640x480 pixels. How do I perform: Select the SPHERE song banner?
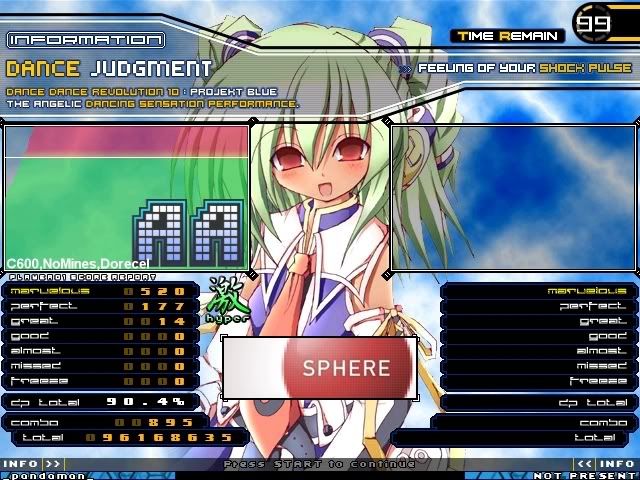pos(319,369)
